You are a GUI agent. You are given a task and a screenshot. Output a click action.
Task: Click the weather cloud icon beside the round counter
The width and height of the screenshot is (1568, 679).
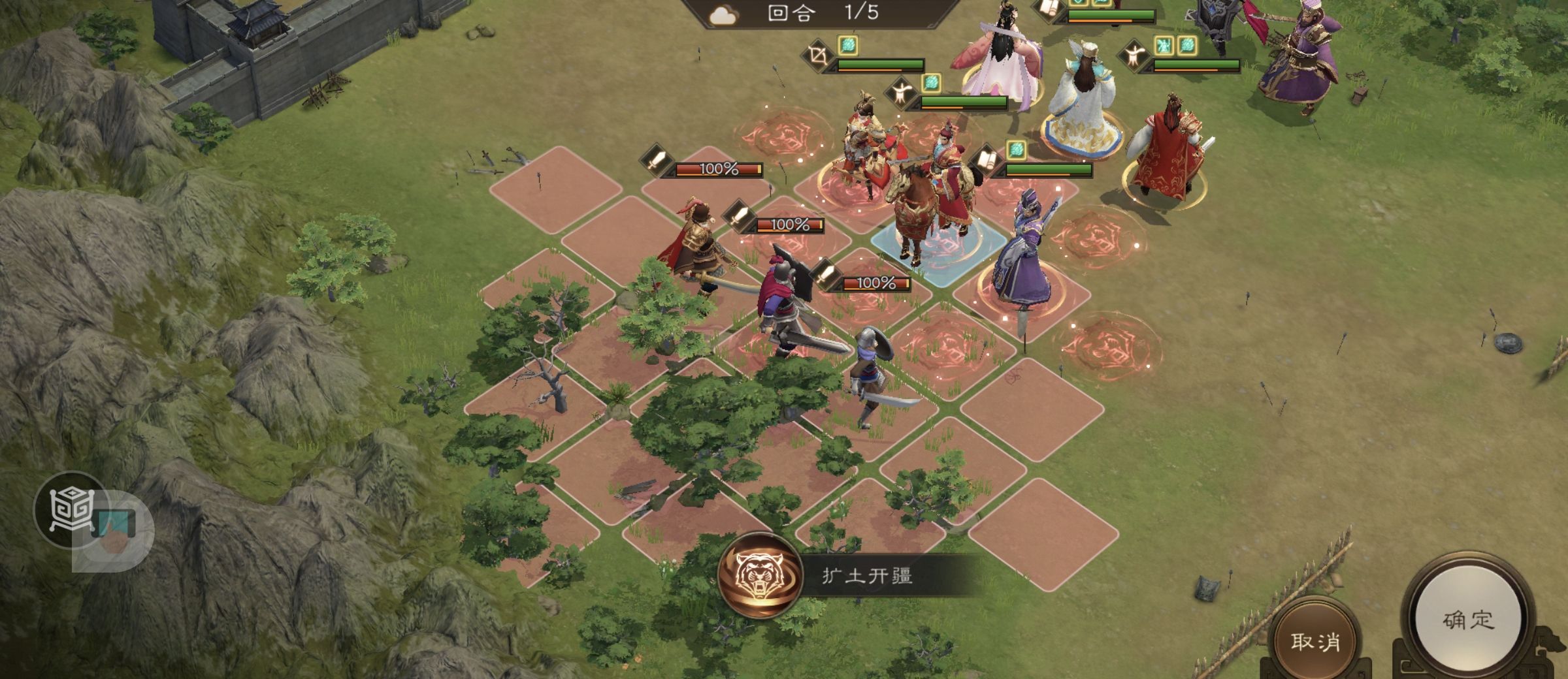722,14
